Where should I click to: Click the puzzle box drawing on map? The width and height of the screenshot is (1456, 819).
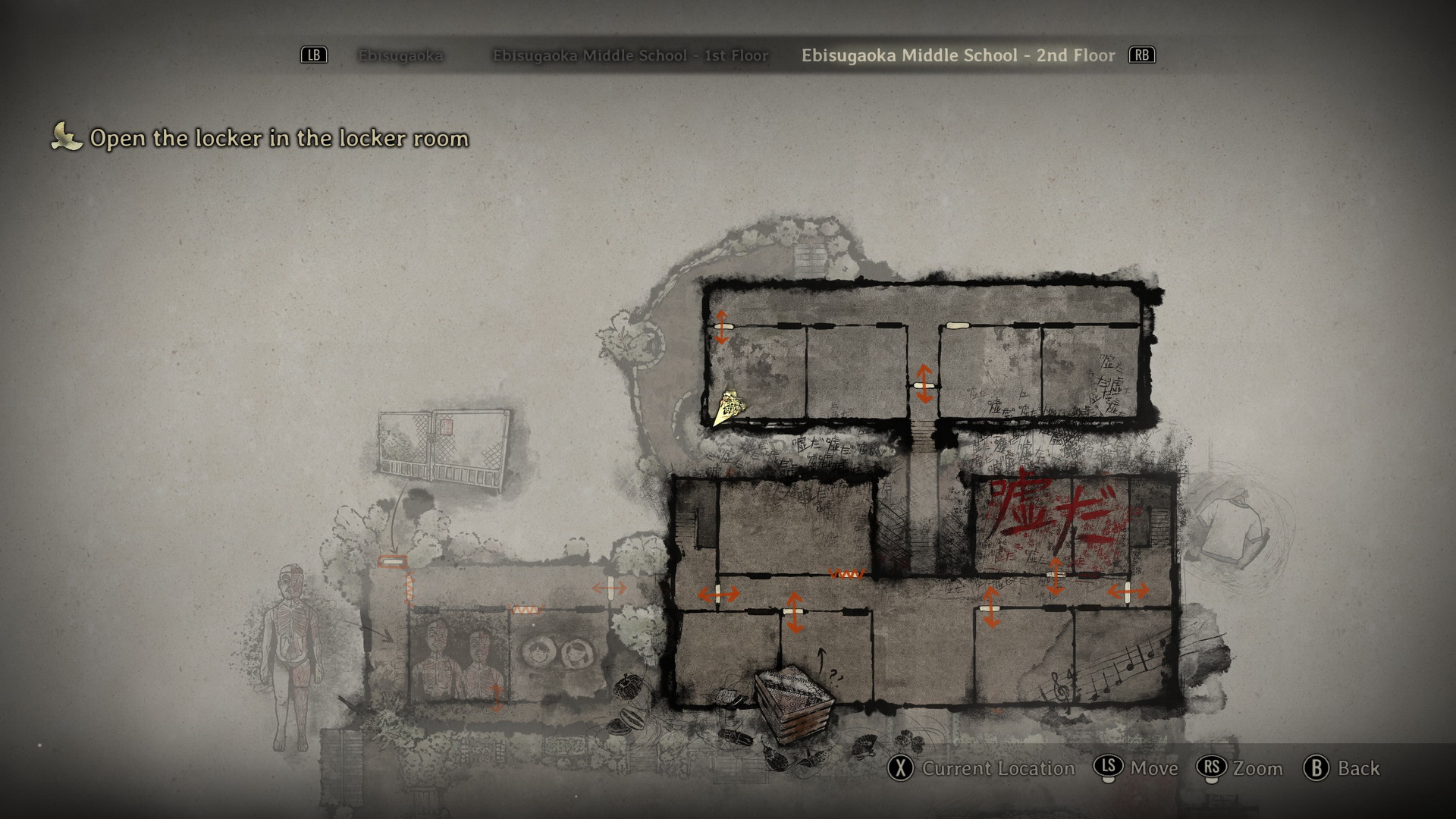[x=793, y=702]
